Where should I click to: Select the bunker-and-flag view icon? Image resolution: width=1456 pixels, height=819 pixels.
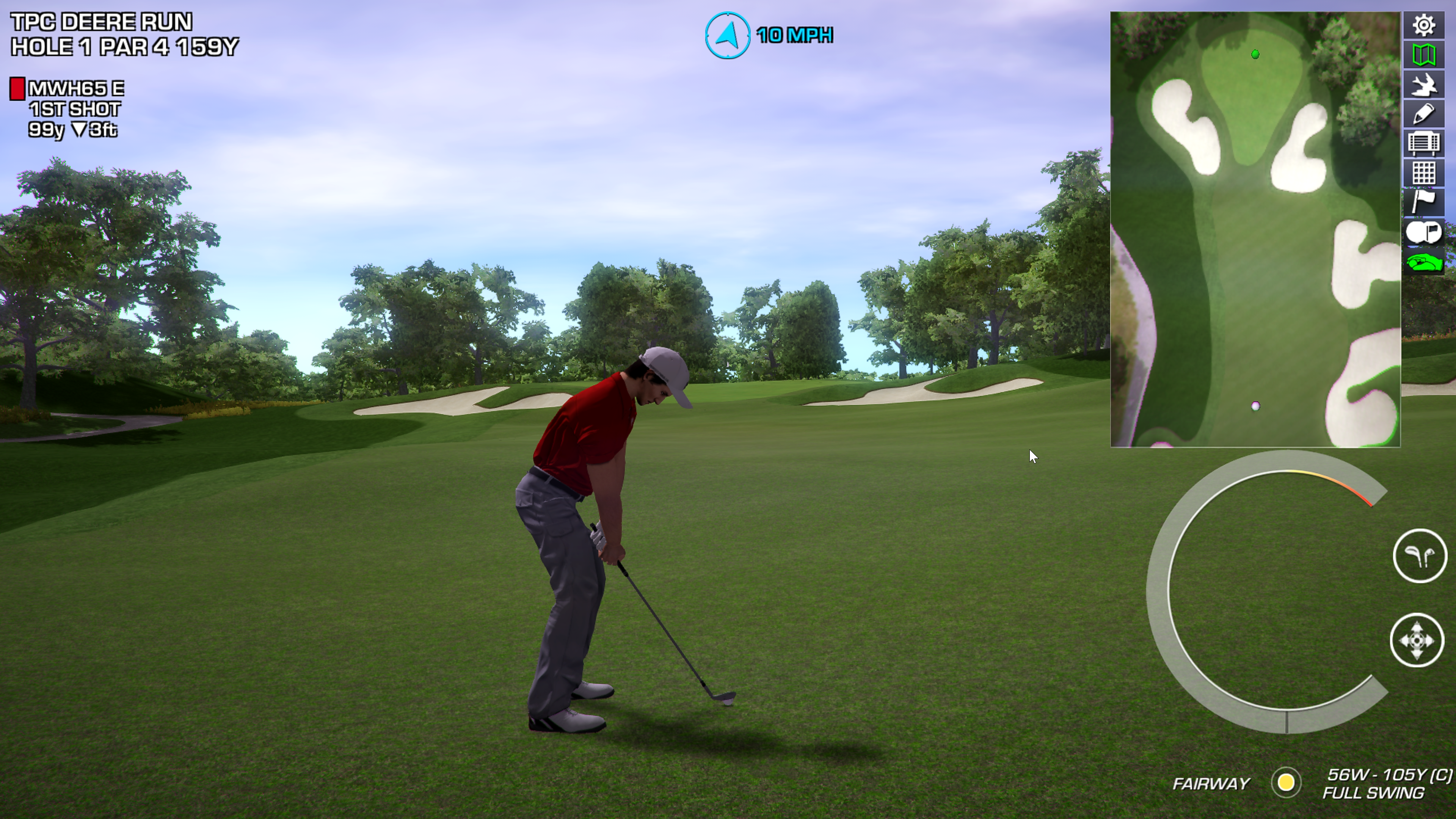[x=1423, y=232]
